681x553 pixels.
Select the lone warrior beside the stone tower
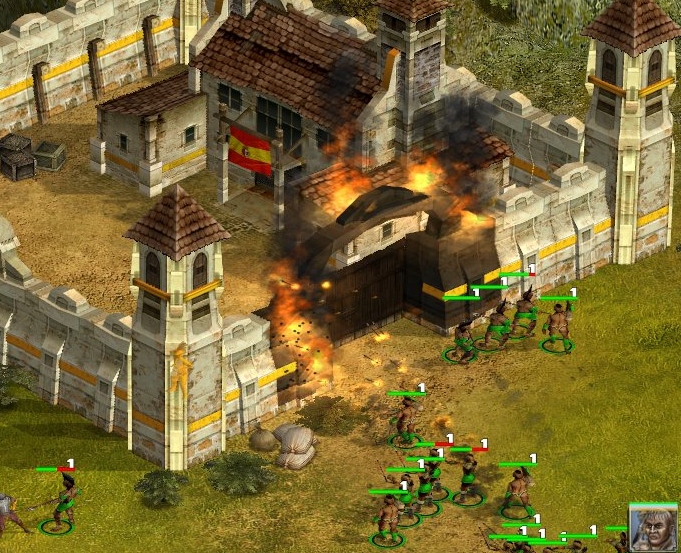tap(64, 501)
